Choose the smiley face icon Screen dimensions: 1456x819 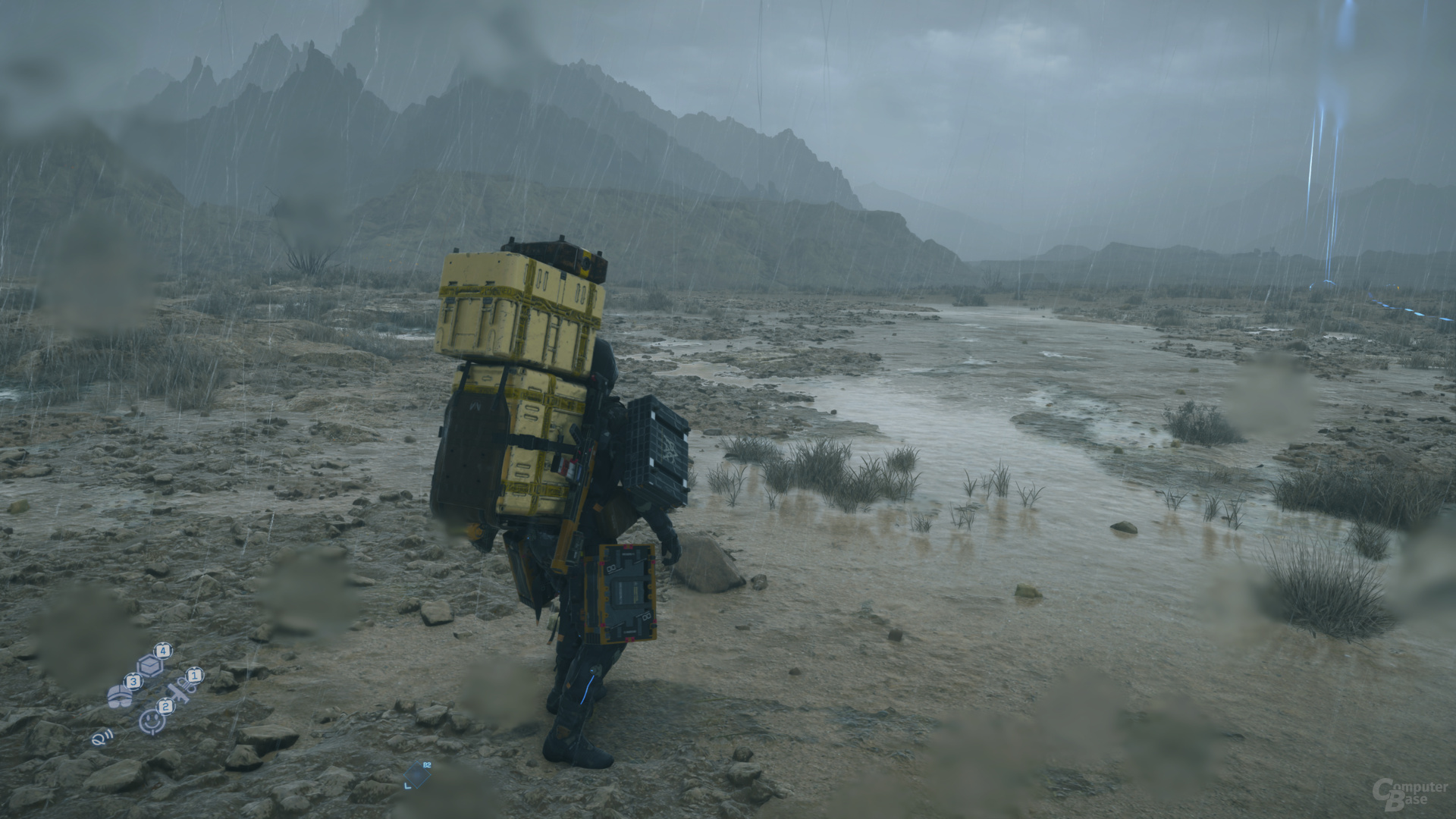[152, 720]
